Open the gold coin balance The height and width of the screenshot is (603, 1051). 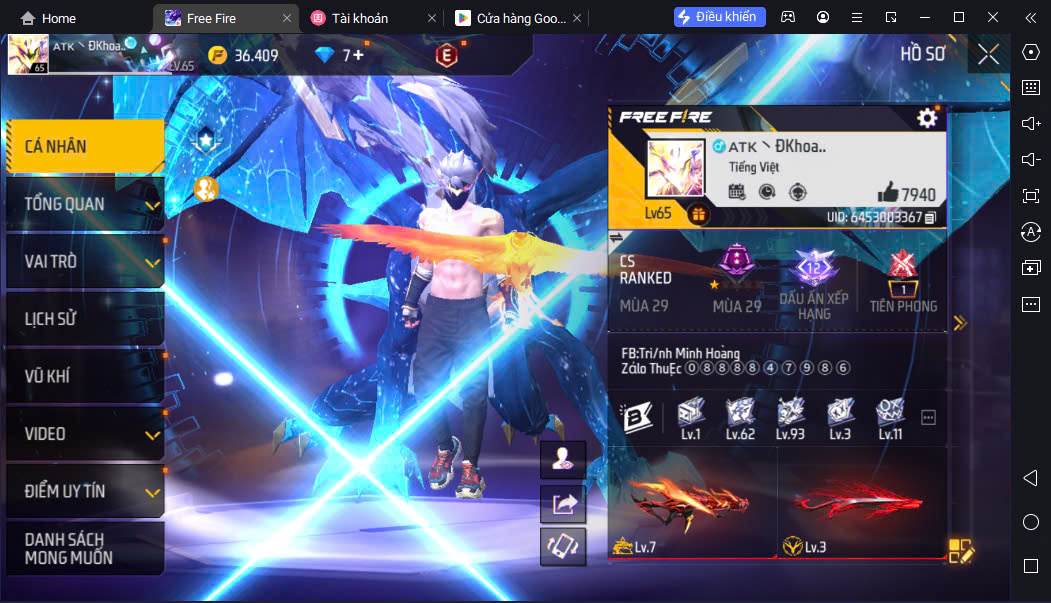tap(244, 55)
